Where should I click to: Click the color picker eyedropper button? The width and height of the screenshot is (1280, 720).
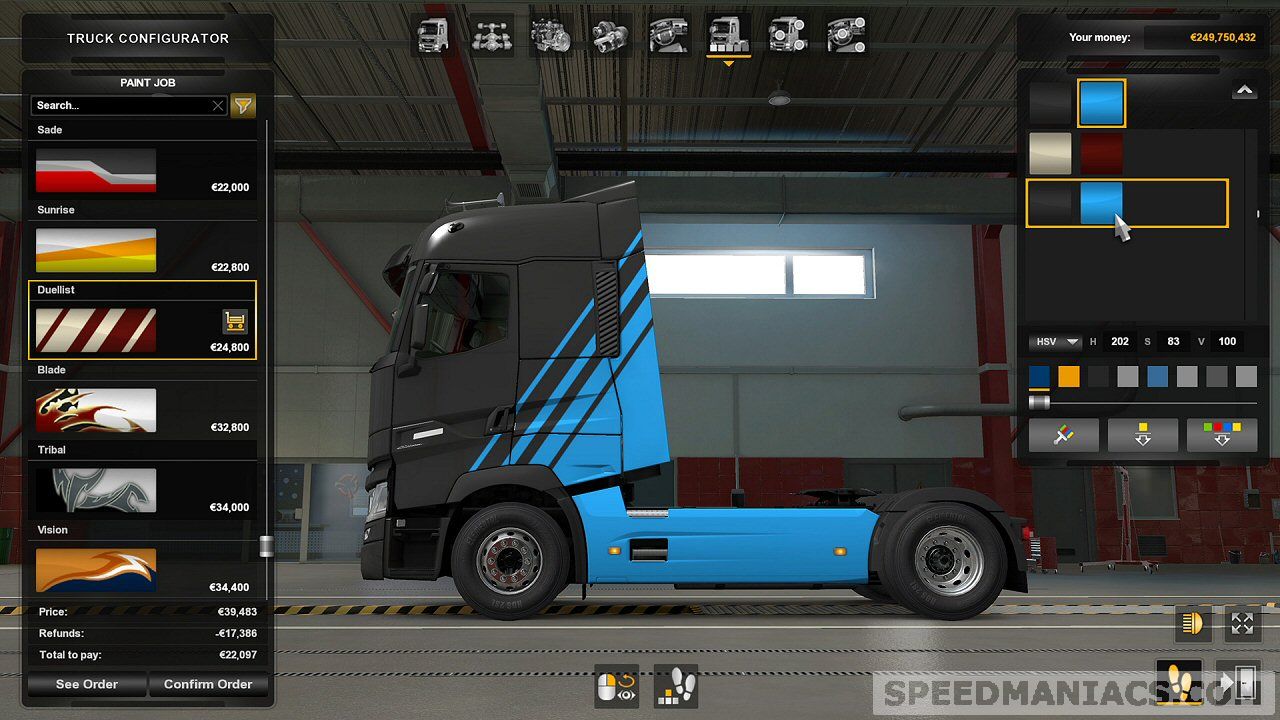point(1063,436)
